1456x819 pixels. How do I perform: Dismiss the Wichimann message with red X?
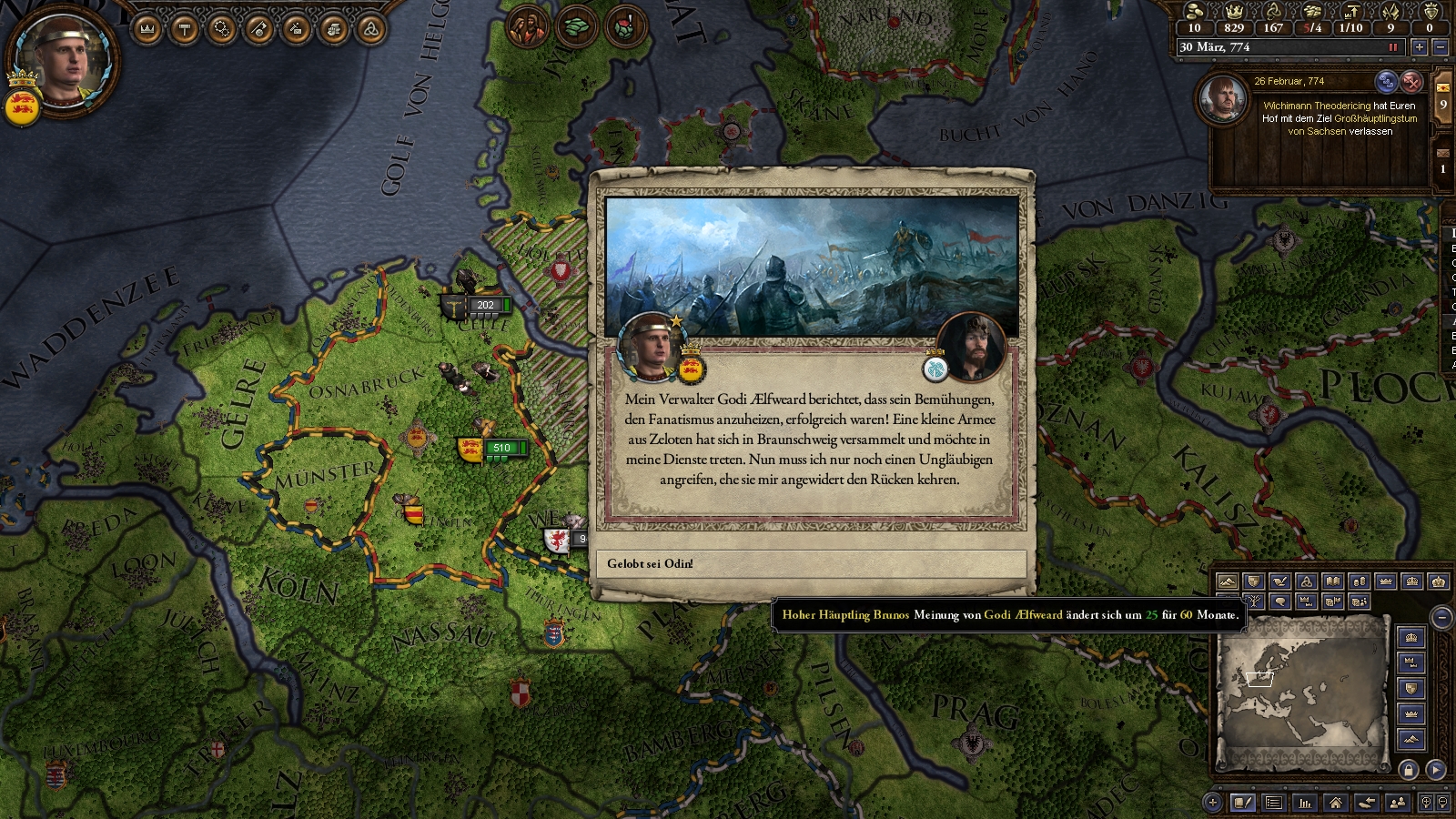coord(1411,82)
